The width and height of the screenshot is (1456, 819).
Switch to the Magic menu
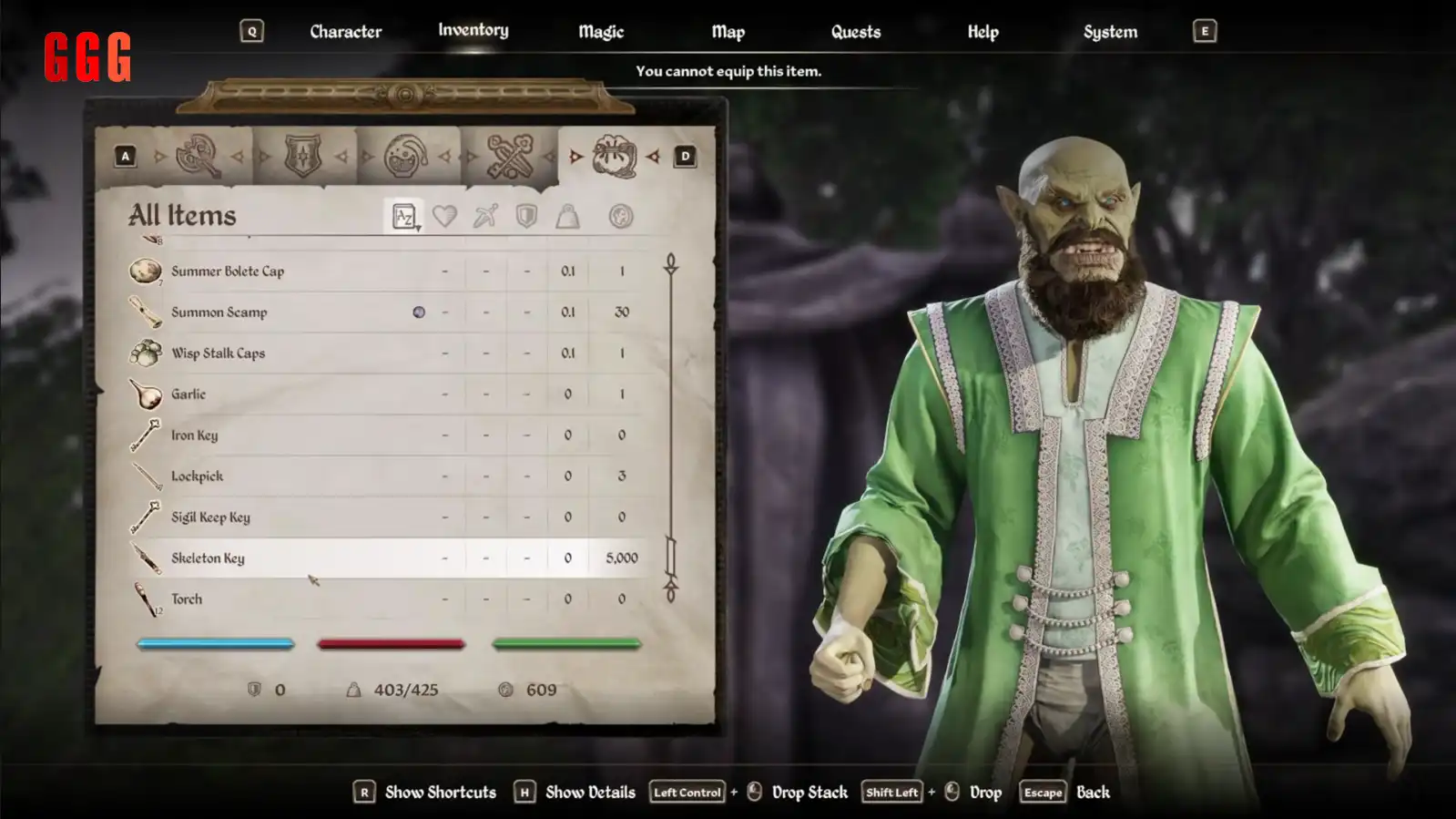click(x=601, y=32)
